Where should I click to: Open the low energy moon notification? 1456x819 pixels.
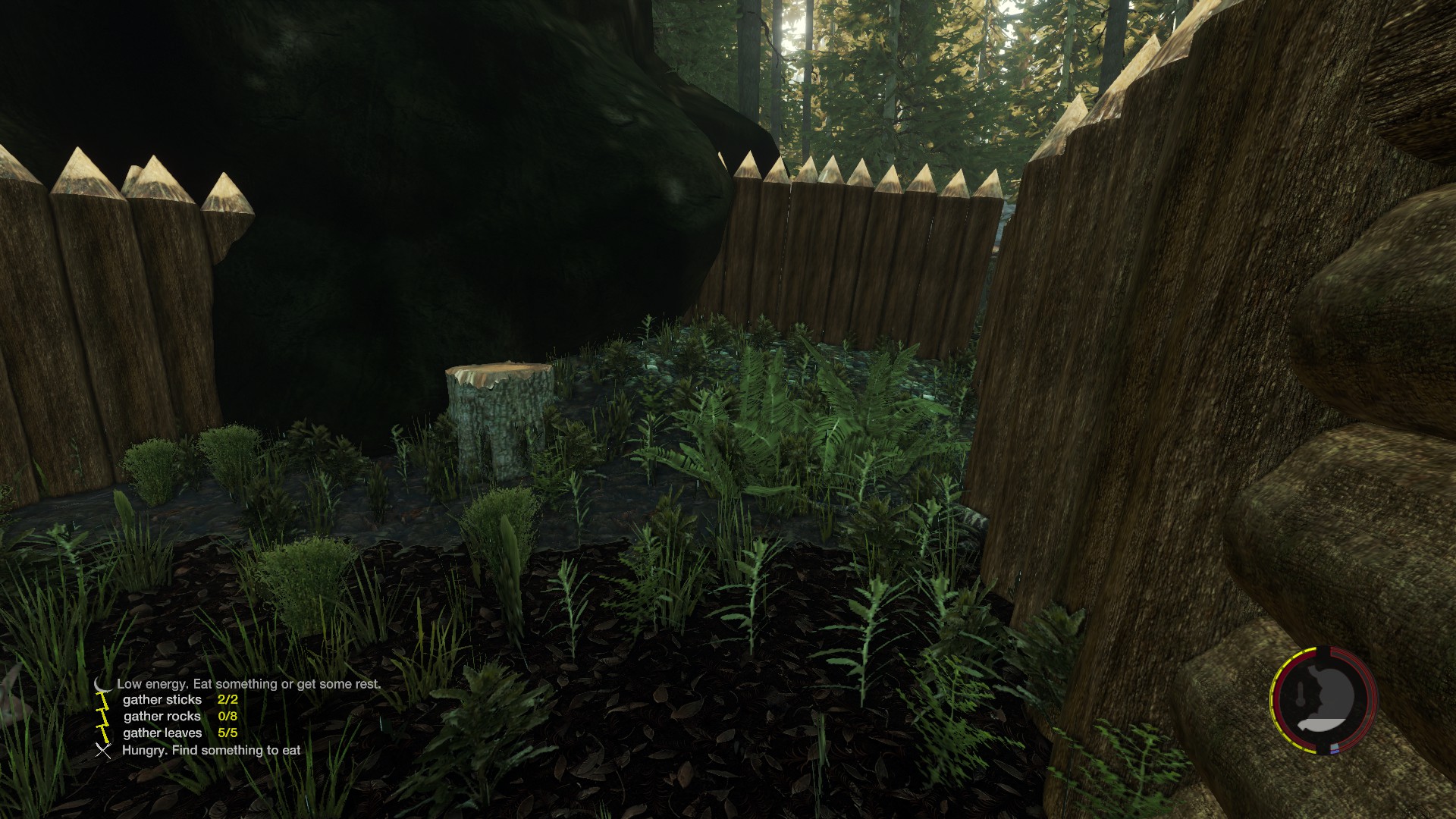(102, 685)
